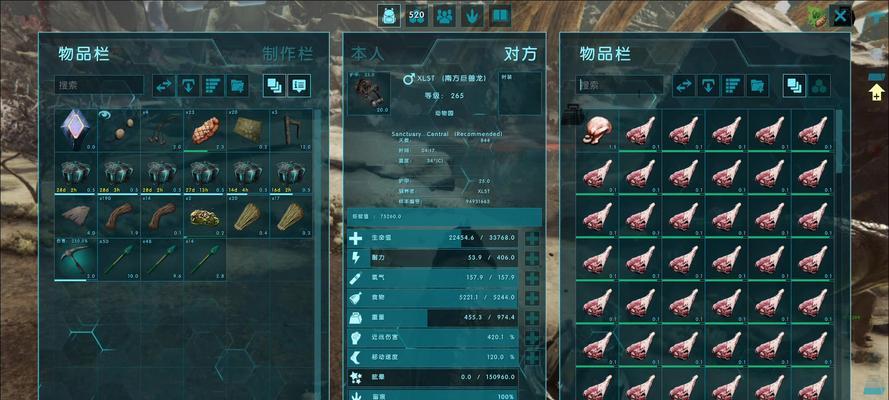The width and height of the screenshot is (889, 400).
Task: Select the gold nugget resource slot
Action: coord(206,215)
